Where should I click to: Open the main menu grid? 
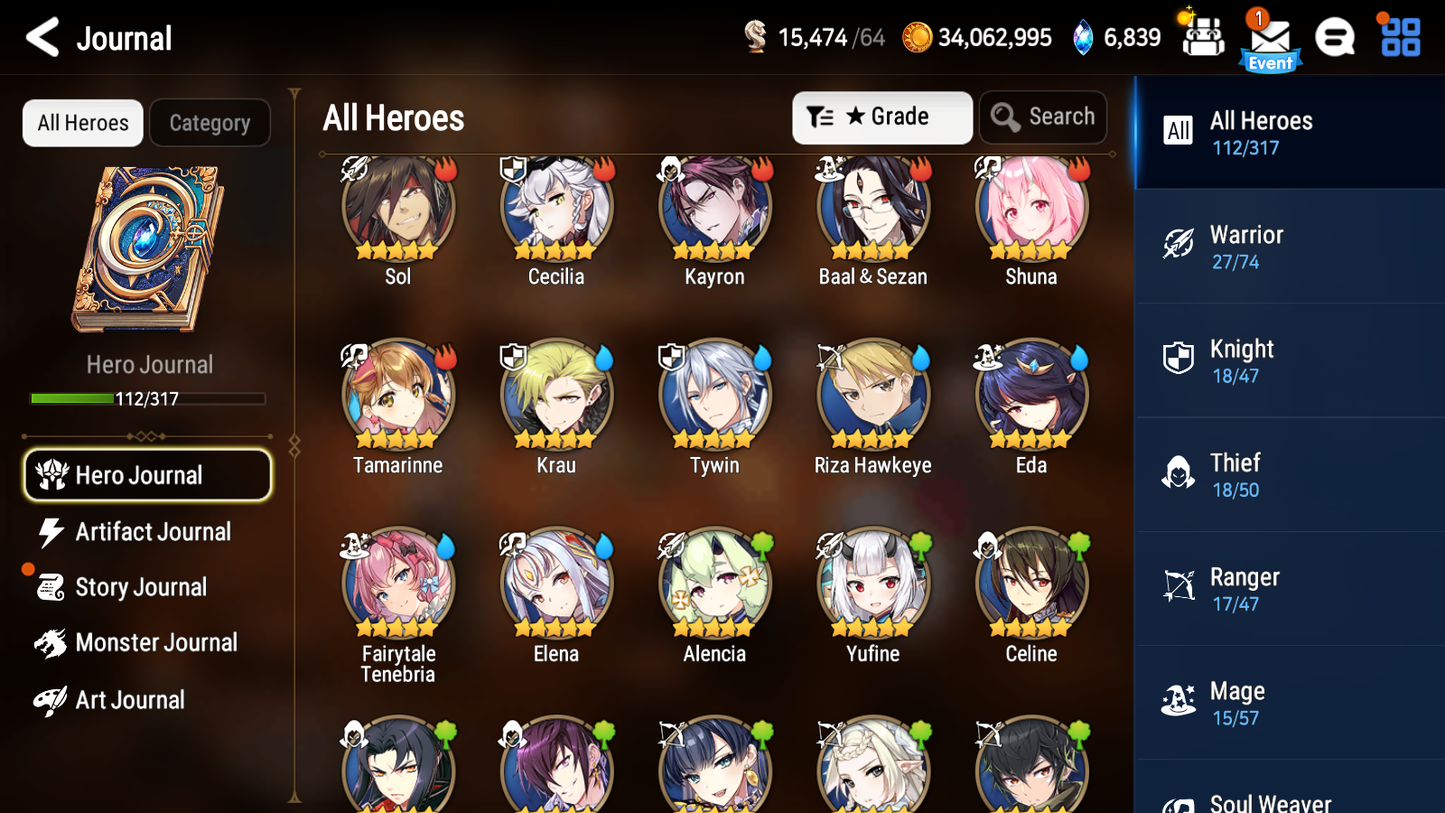coord(1399,37)
